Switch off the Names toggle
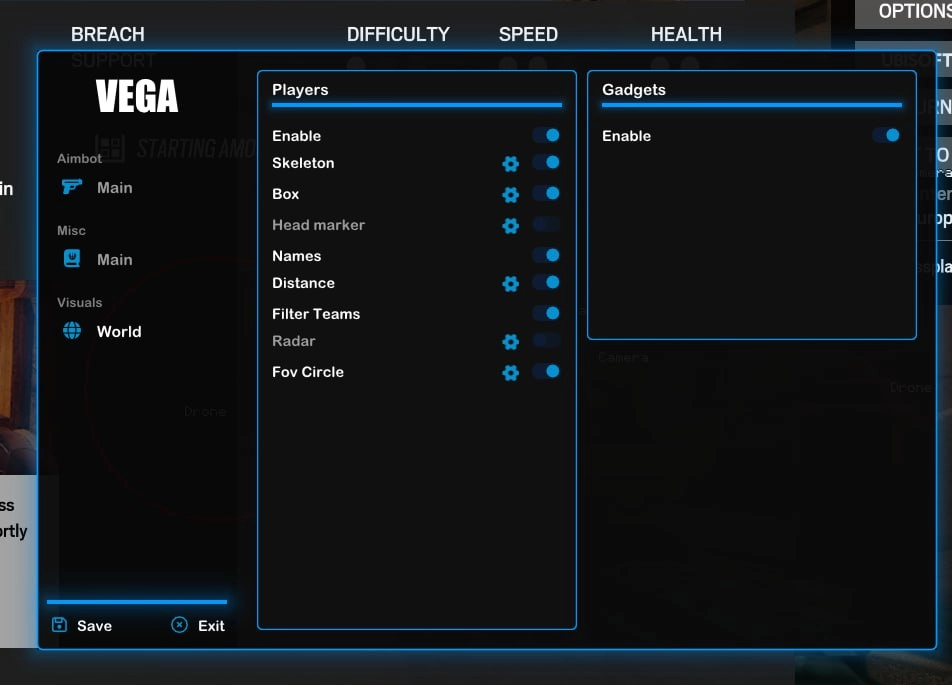Image resolution: width=952 pixels, height=685 pixels. [546, 255]
